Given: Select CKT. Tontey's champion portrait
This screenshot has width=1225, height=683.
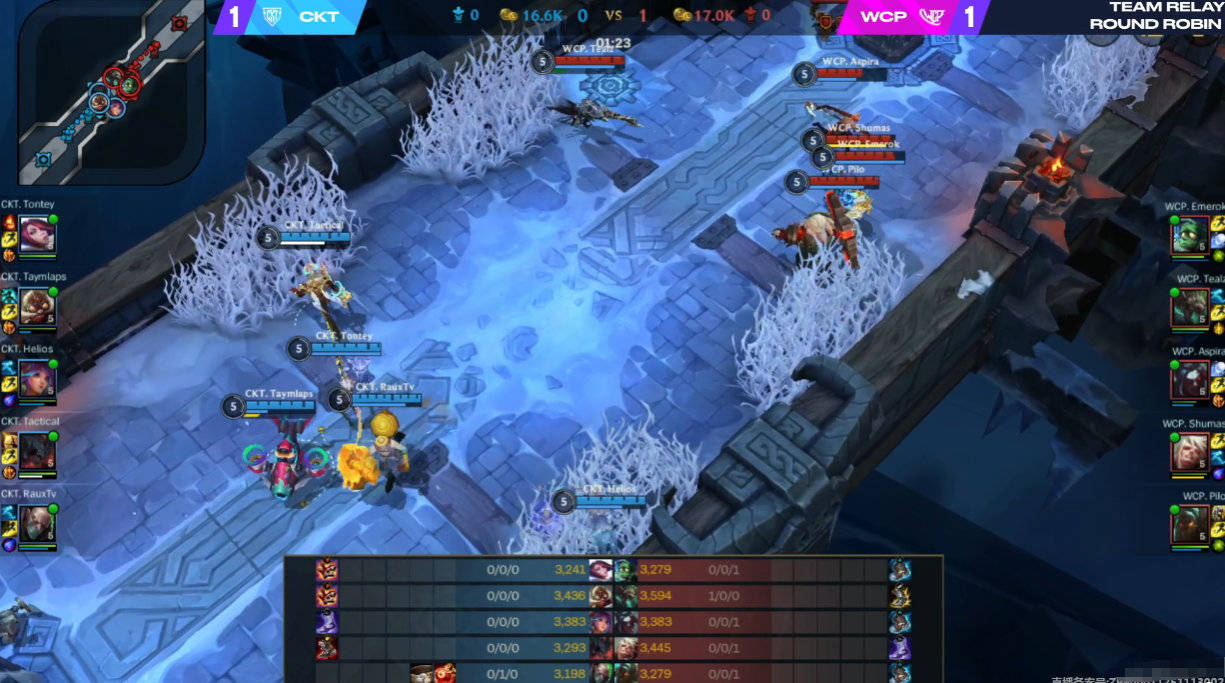Looking at the screenshot, I should click(37, 235).
